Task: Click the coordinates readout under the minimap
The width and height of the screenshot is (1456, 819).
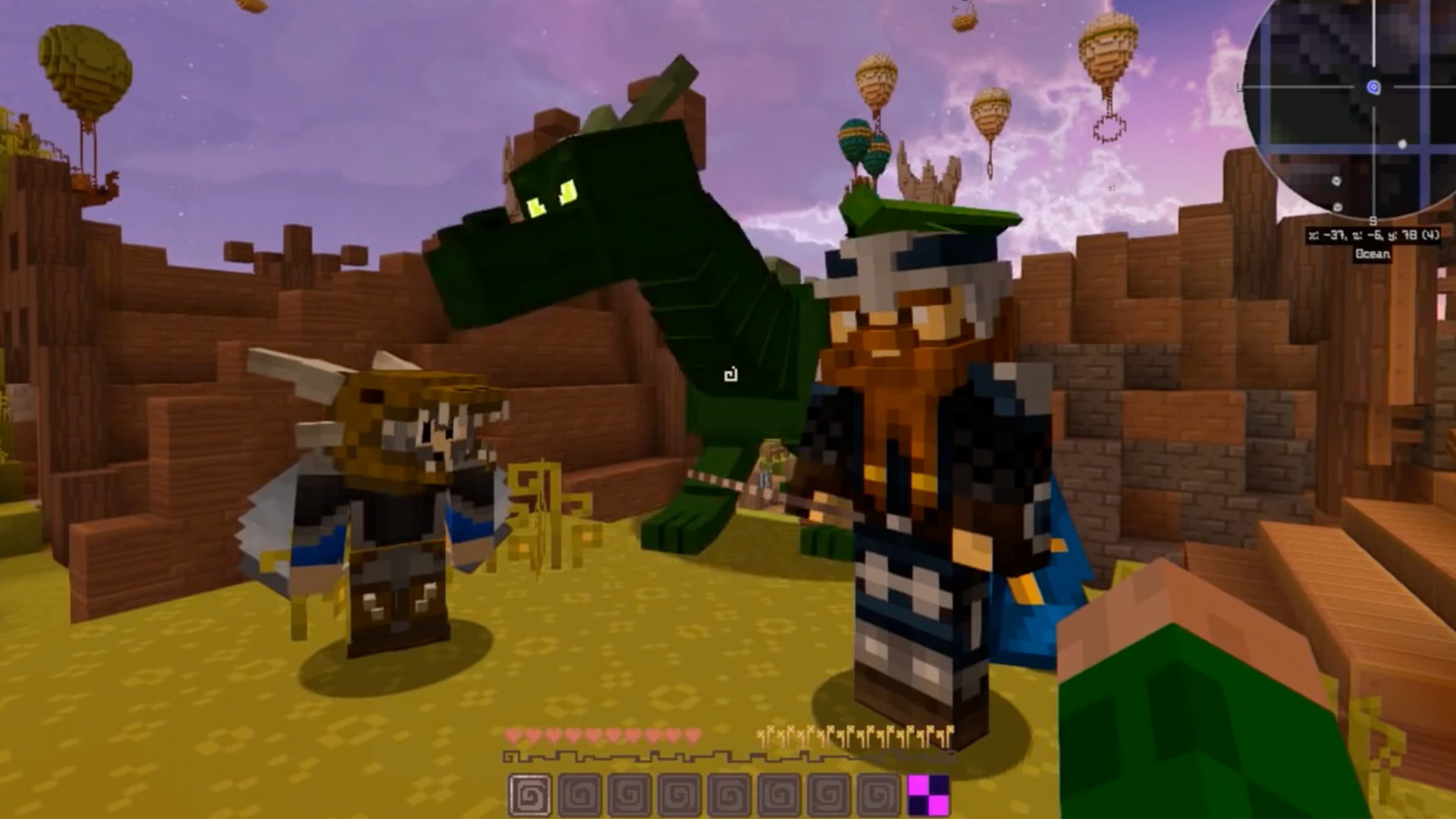Action: click(x=1373, y=235)
